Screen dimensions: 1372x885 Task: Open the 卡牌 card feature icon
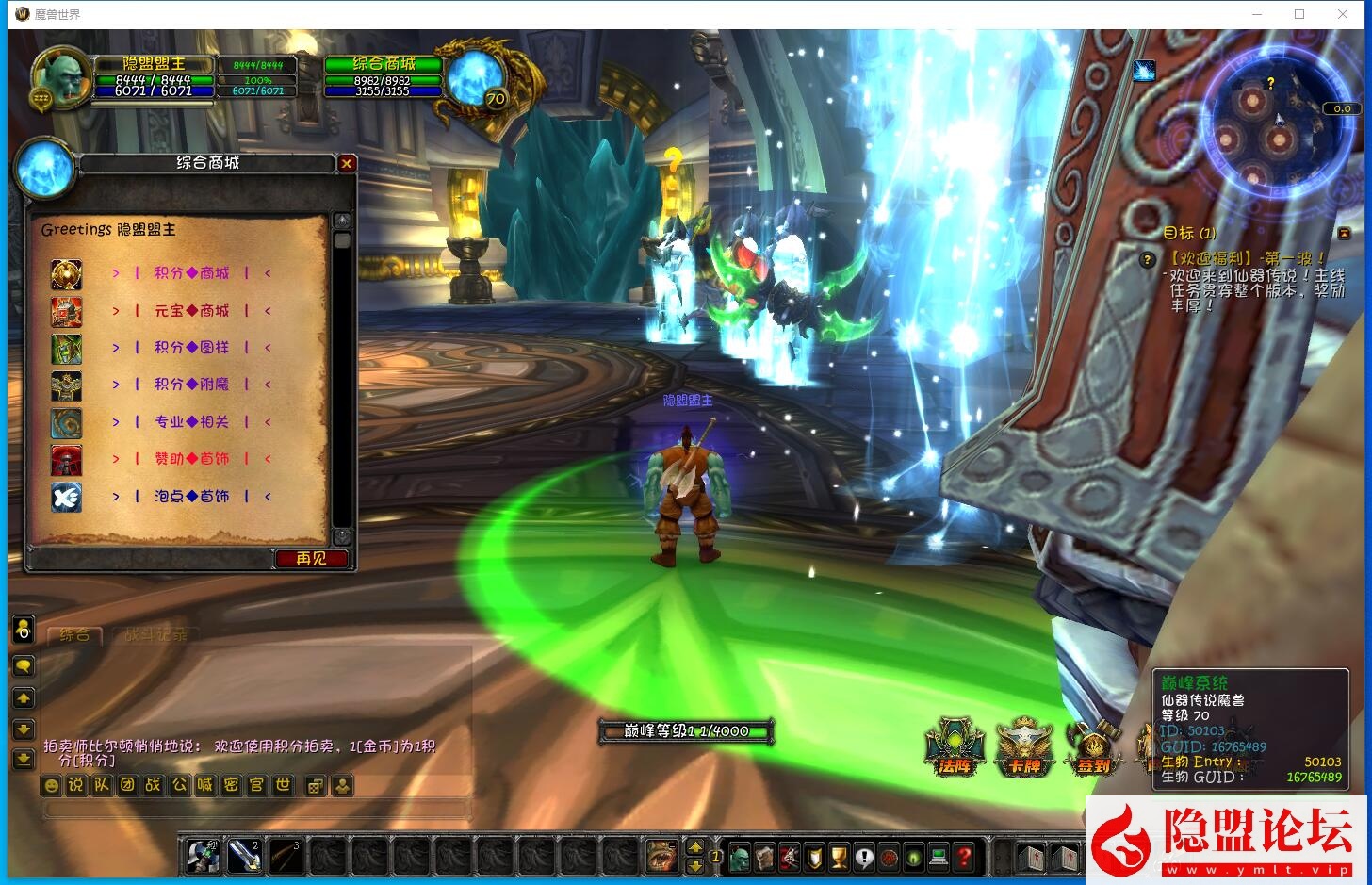(x=1024, y=749)
